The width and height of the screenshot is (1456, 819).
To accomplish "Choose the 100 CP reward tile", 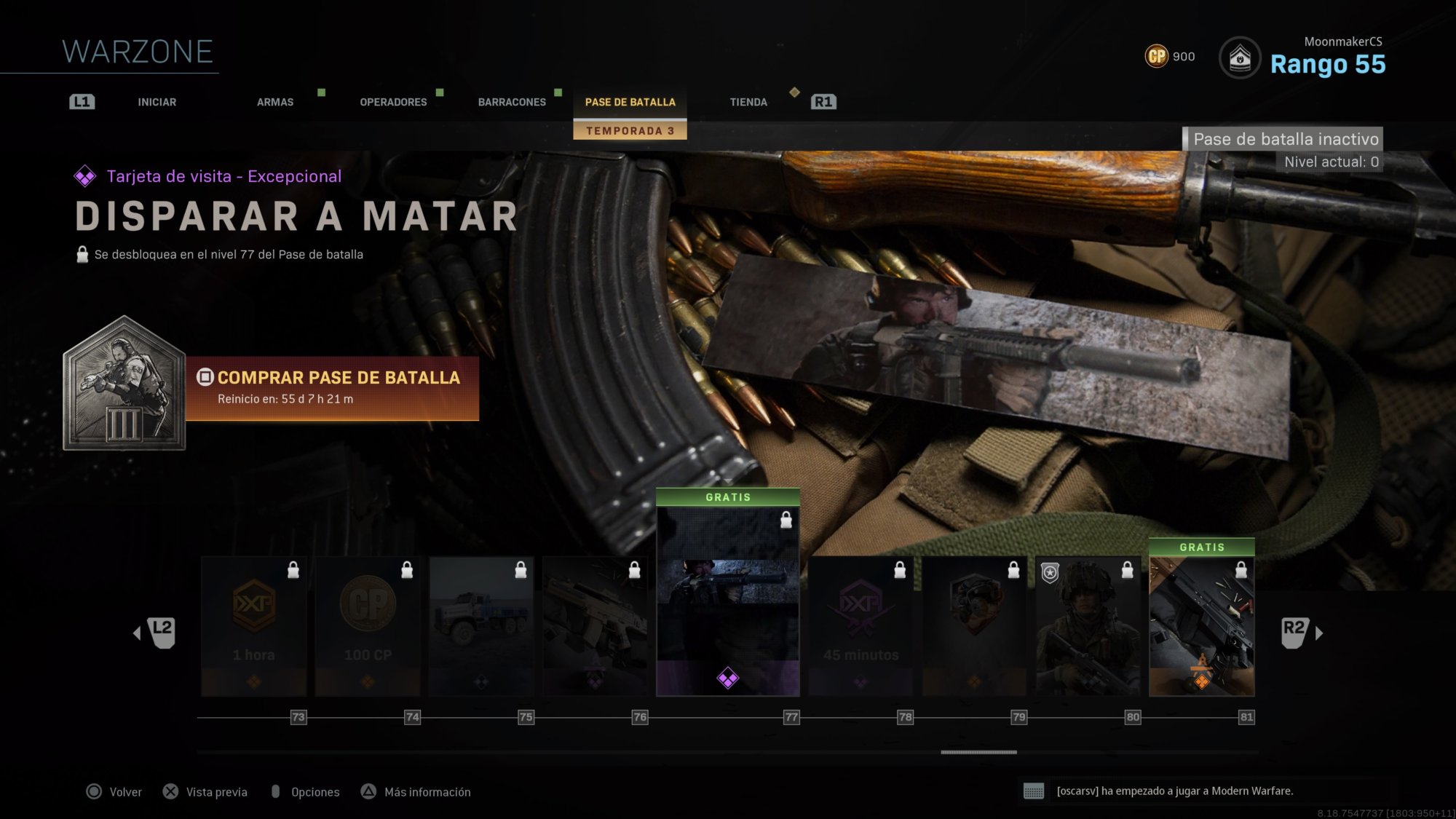I will coord(368,626).
